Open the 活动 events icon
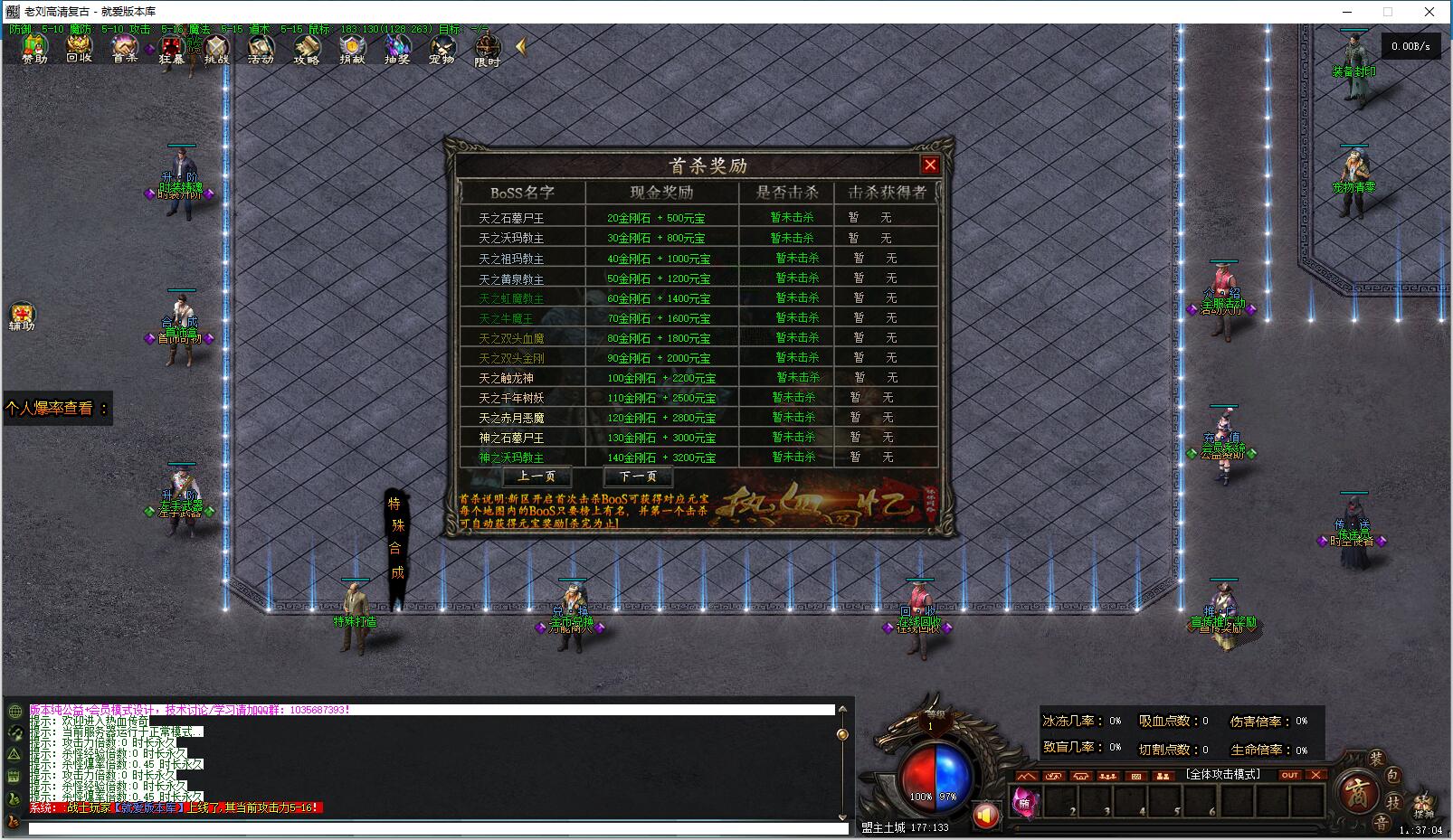 tap(261, 47)
